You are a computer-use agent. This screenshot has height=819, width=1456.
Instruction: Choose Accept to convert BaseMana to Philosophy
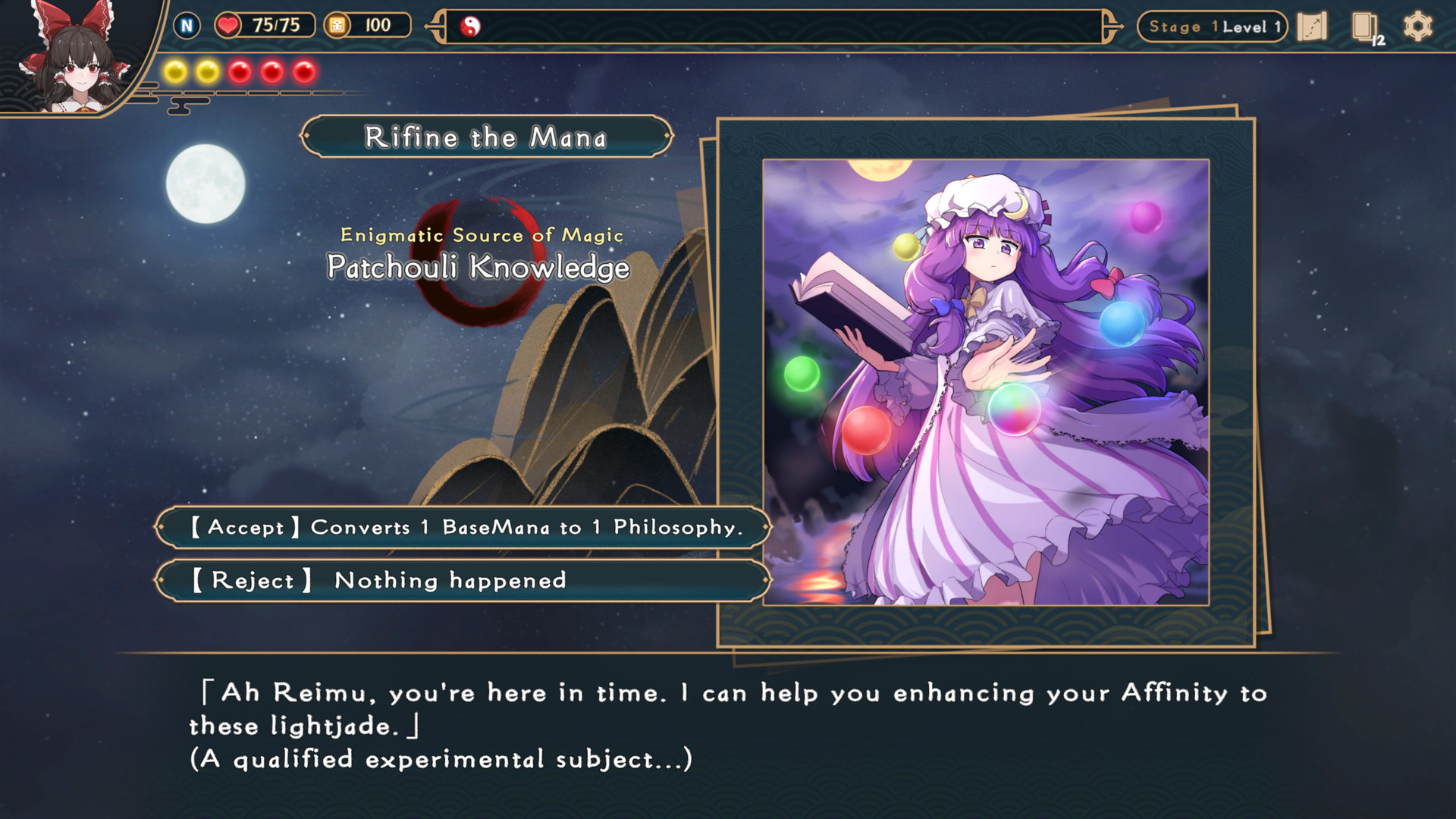point(463,528)
